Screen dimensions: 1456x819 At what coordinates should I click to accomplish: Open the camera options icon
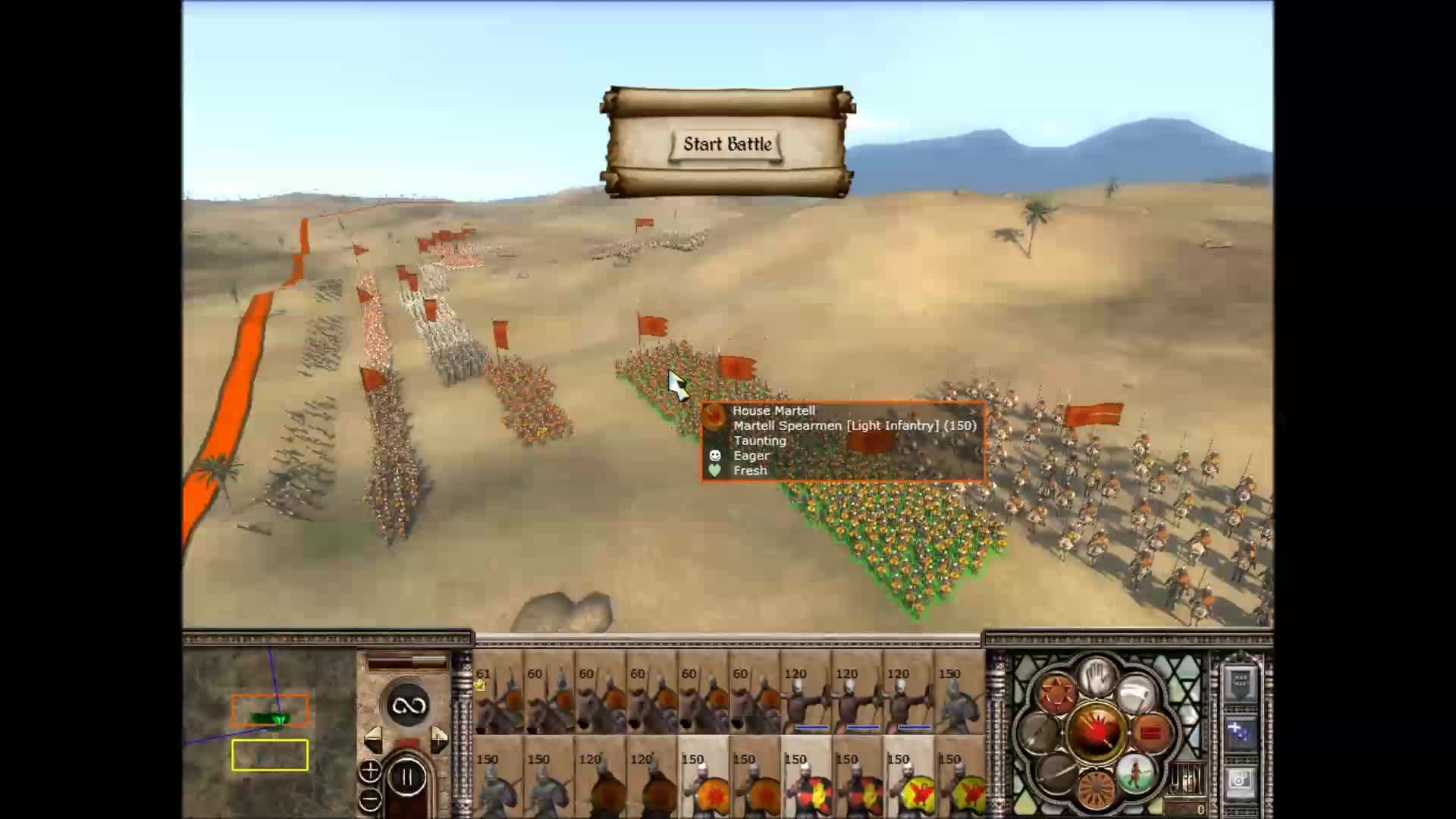click(x=1241, y=782)
